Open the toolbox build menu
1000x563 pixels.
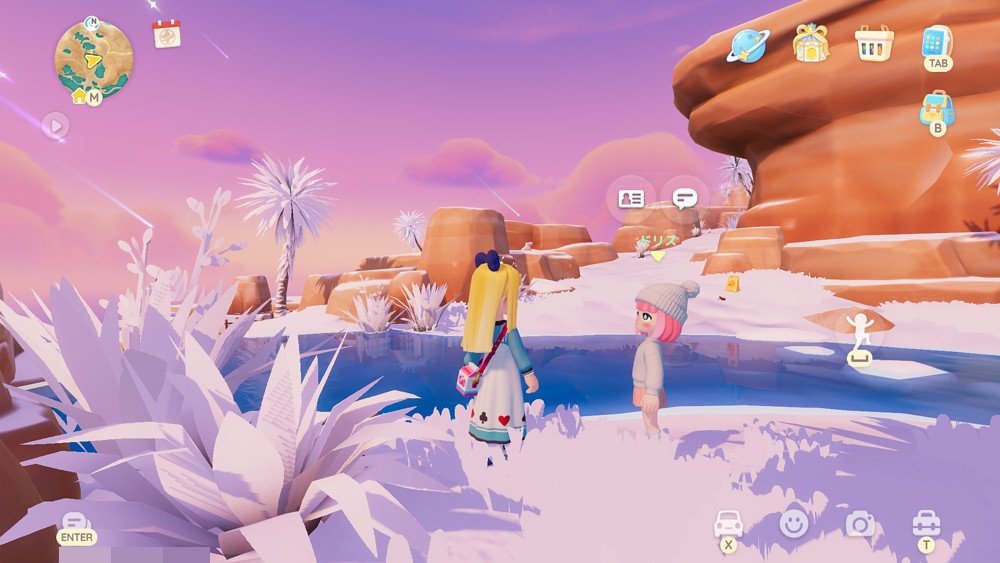(x=926, y=523)
